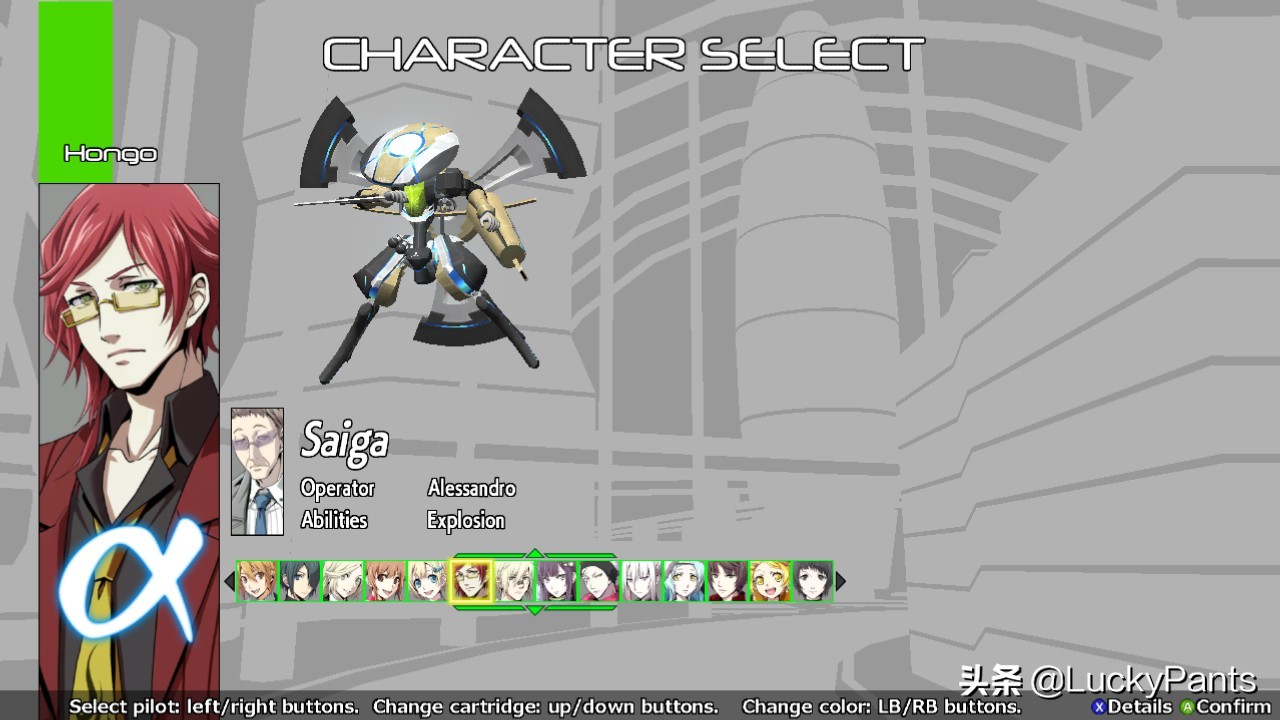Pick the purple-haired pilot portrait
Screen dimensions: 1280x720
(556, 581)
